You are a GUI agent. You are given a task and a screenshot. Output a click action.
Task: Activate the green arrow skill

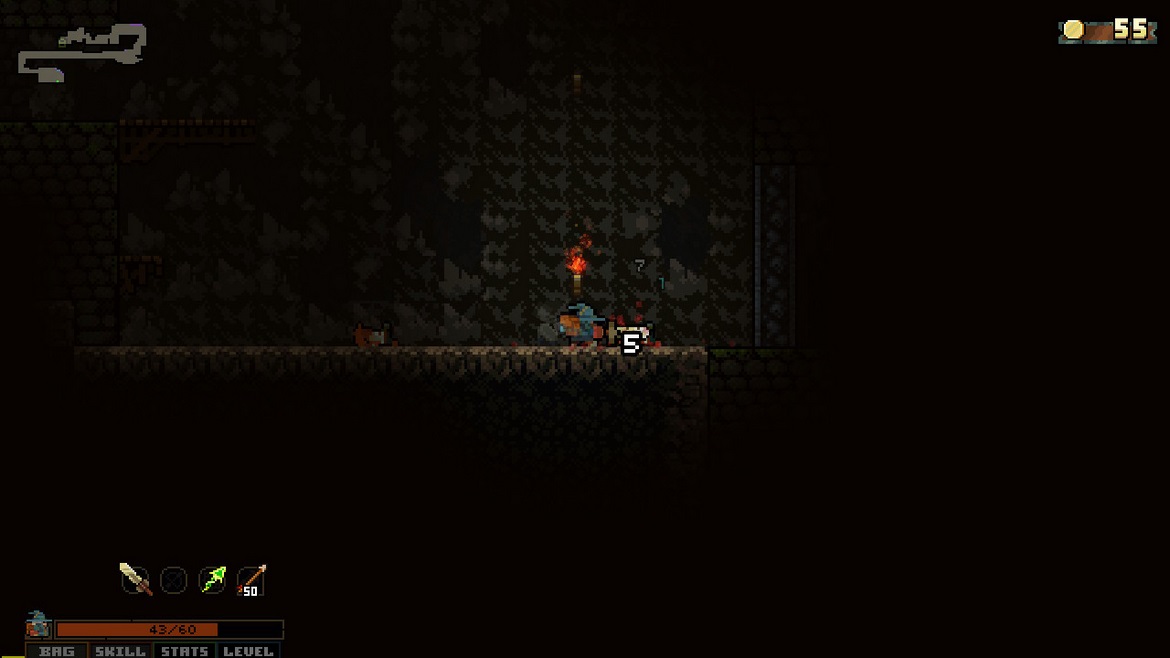[212, 579]
